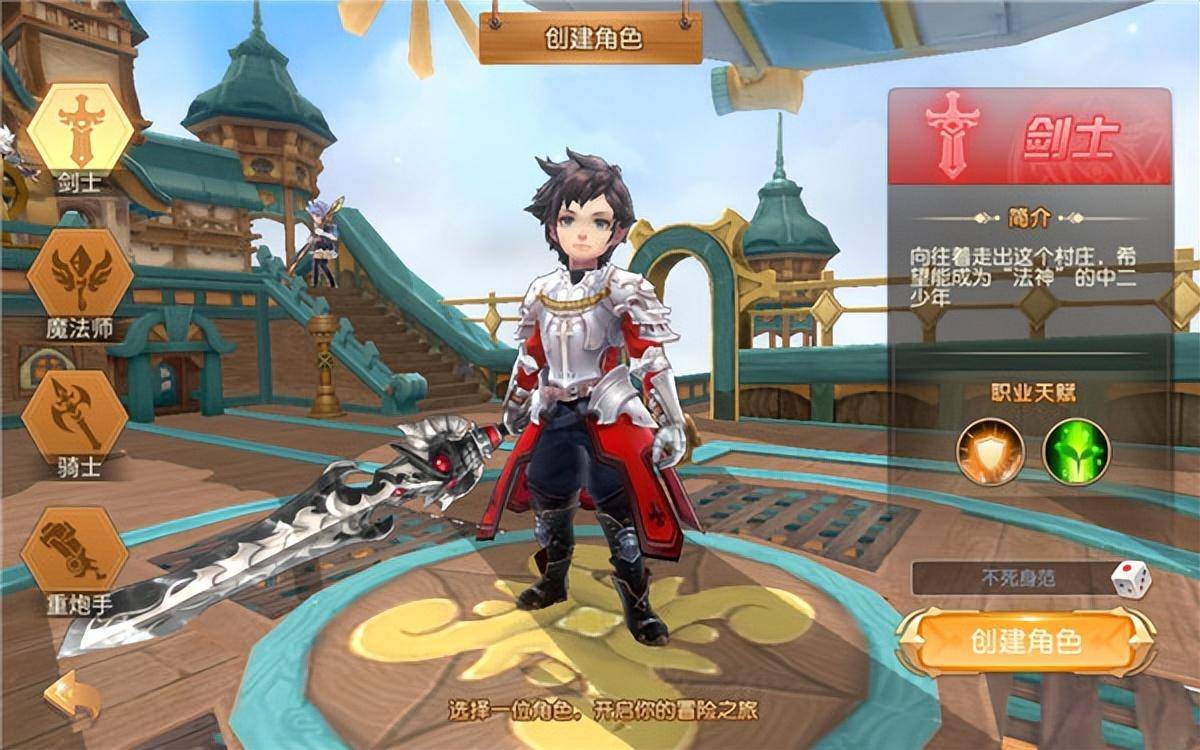Pick the 骑士 knight class

coord(80,415)
